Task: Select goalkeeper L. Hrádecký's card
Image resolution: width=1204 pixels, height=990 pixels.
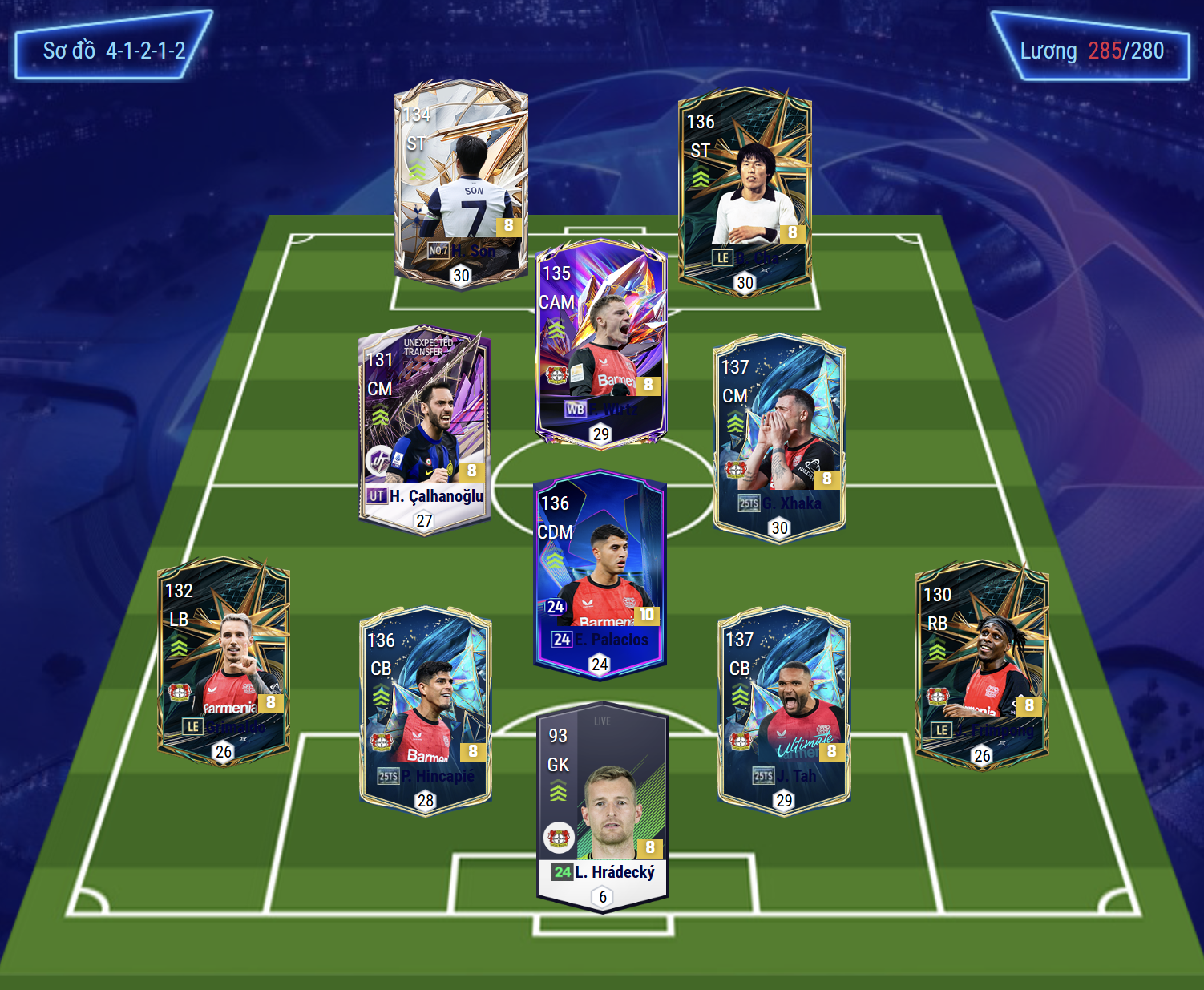Action: [x=603, y=807]
